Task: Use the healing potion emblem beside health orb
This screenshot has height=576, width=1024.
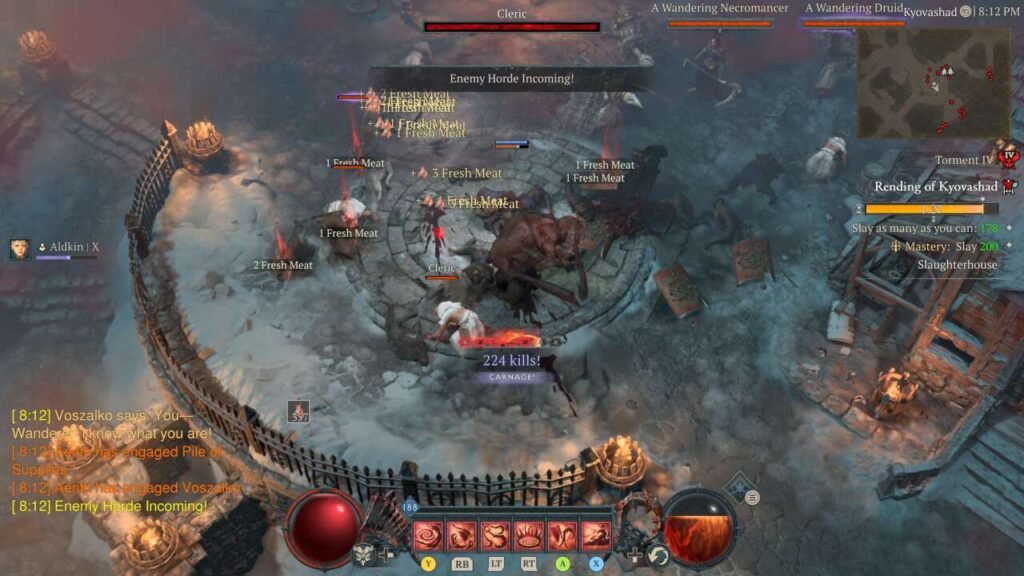Action: pyautogui.click(x=365, y=556)
